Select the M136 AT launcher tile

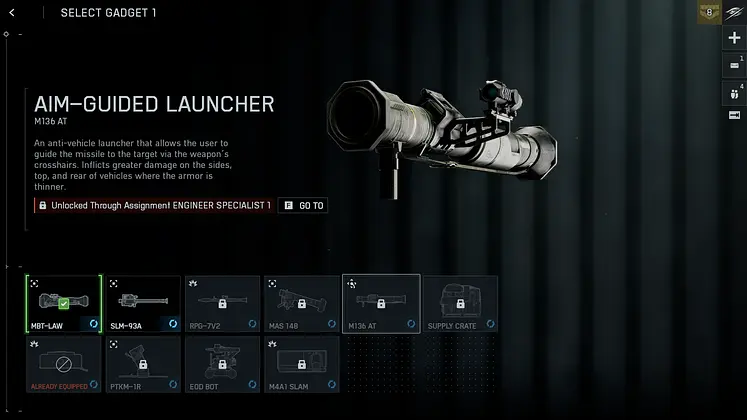pyautogui.click(x=381, y=304)
